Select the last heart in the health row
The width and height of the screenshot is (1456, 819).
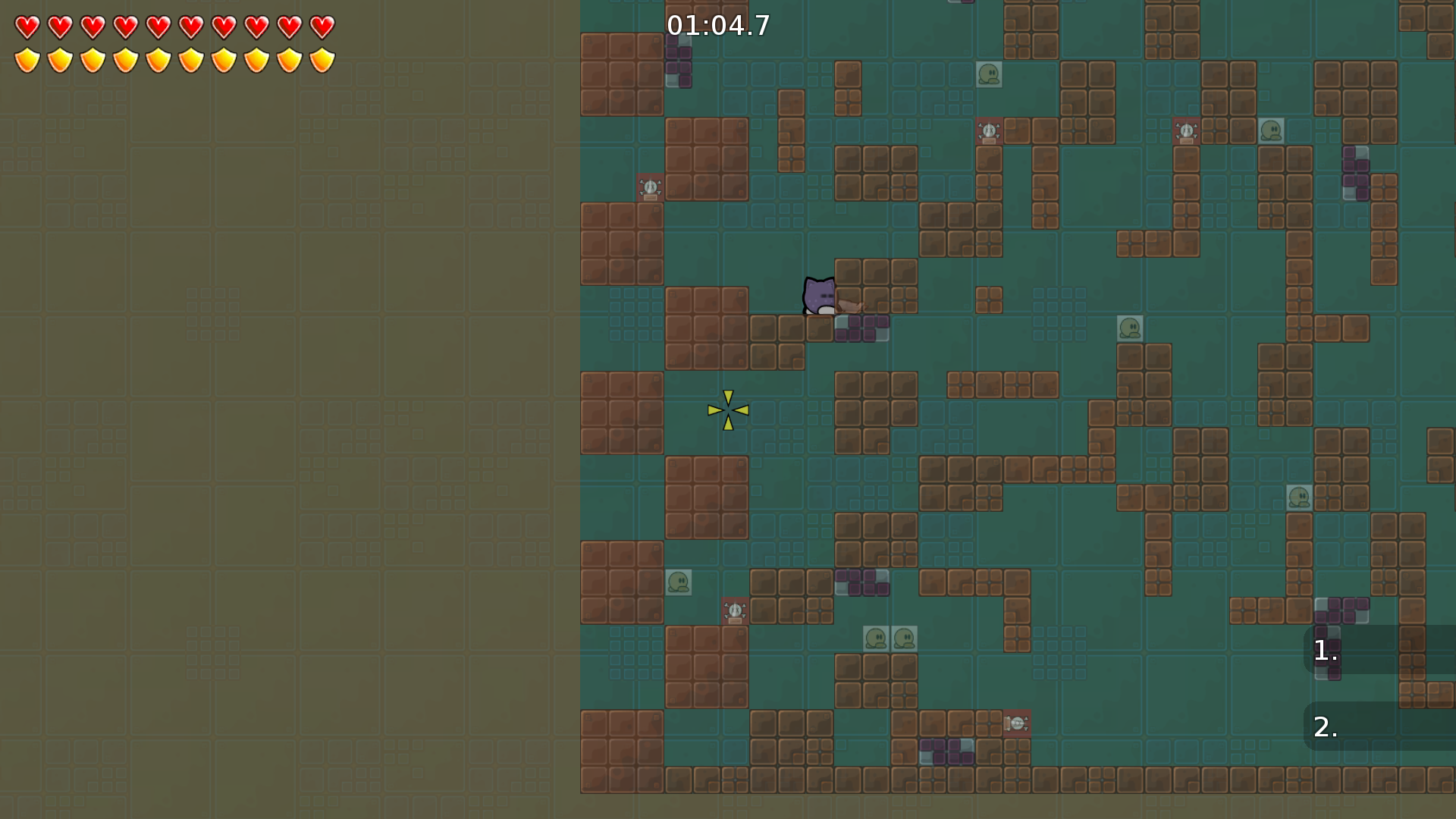[x=322, y=27]
